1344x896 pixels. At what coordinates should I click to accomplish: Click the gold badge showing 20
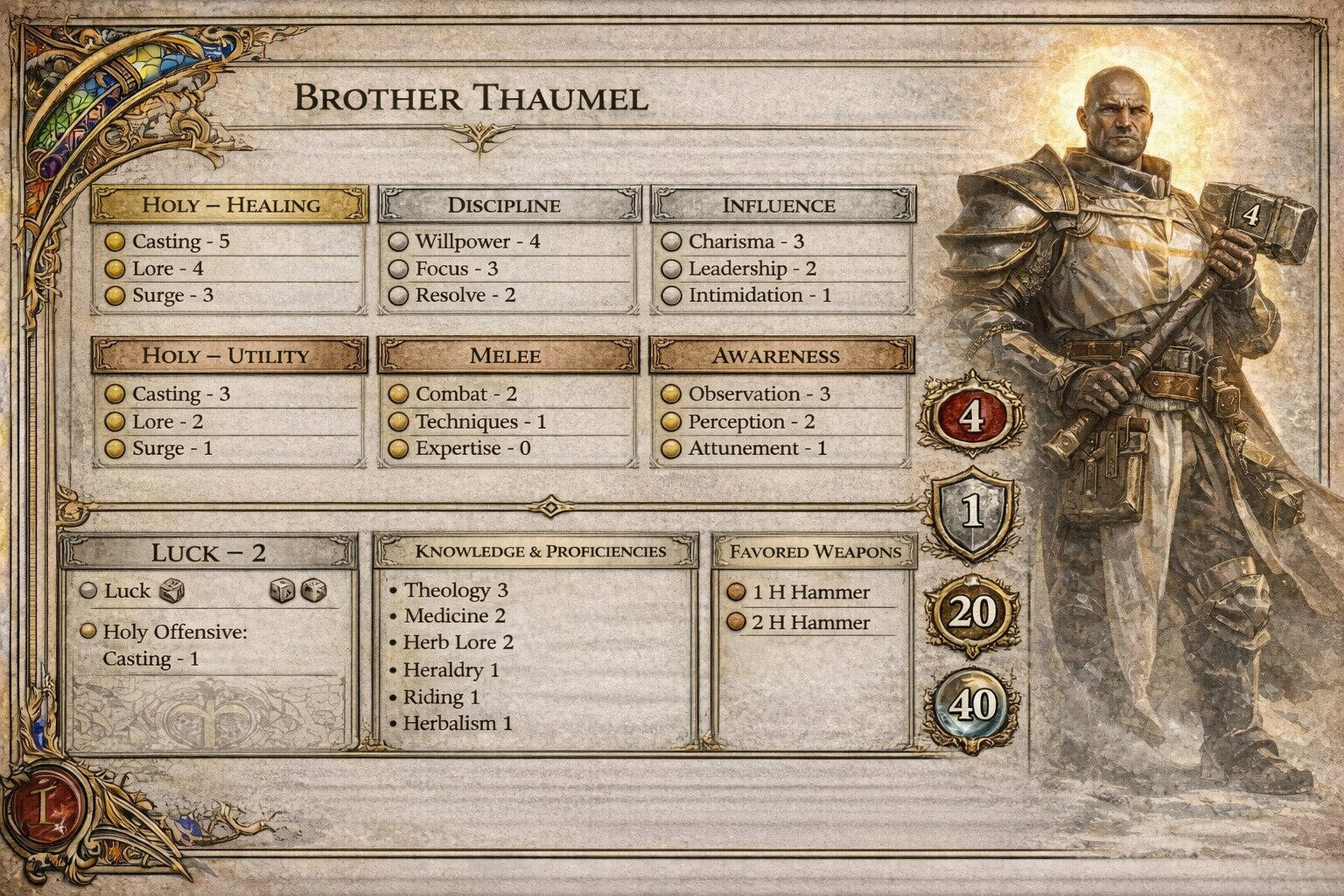click(x=972, y=612)
